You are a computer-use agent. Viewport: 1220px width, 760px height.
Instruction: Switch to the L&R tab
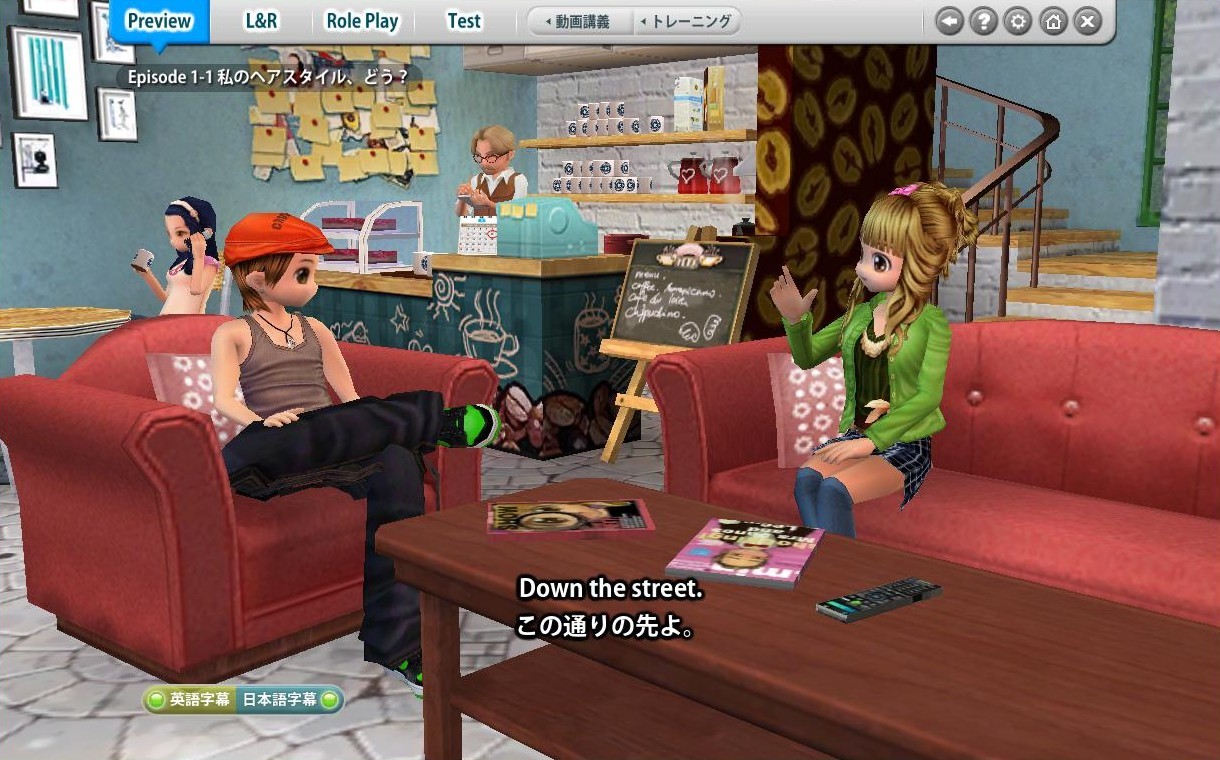pyautogui.click(x=263, y=21)
